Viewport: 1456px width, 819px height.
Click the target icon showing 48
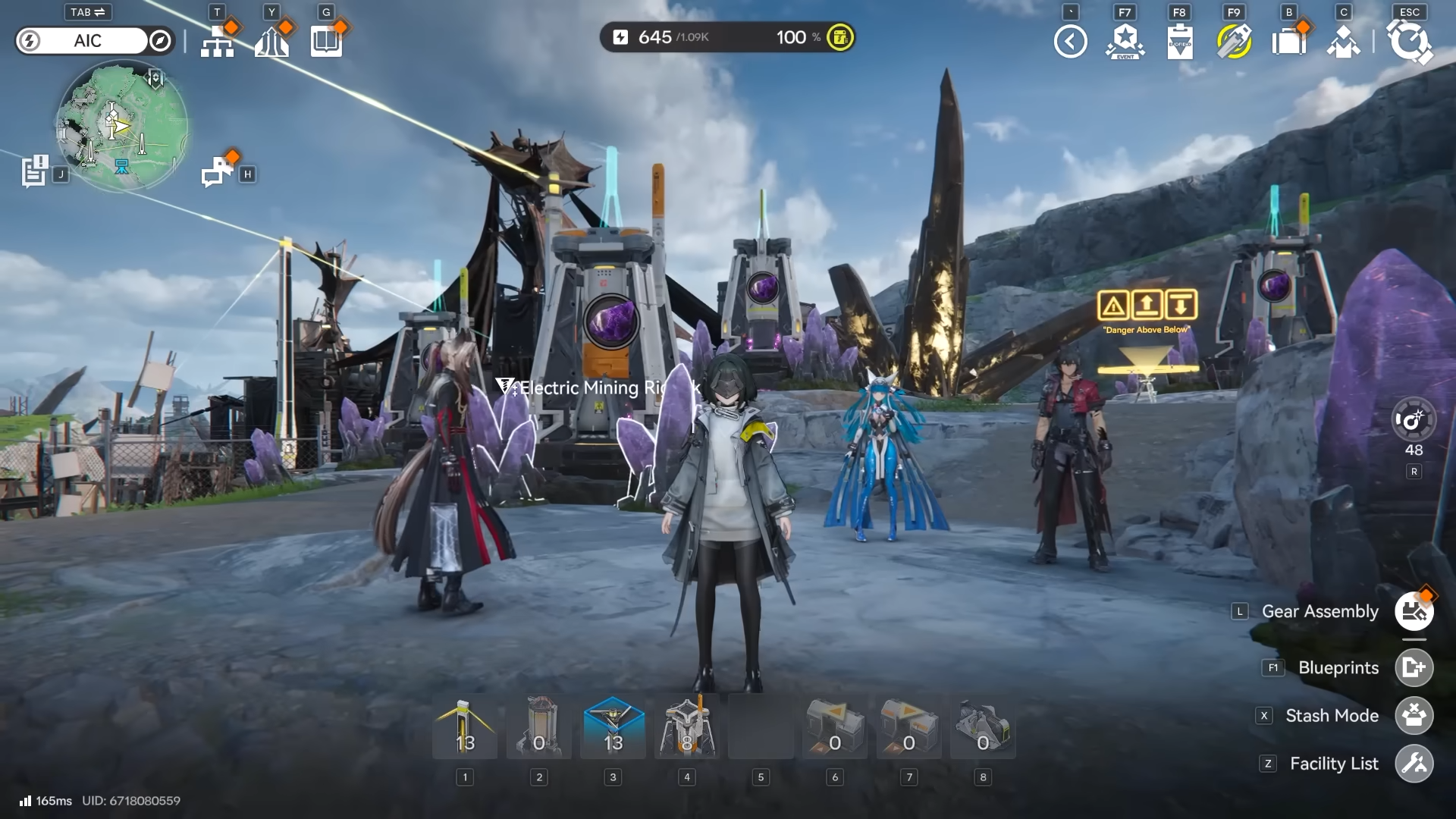coord(1414,419)
